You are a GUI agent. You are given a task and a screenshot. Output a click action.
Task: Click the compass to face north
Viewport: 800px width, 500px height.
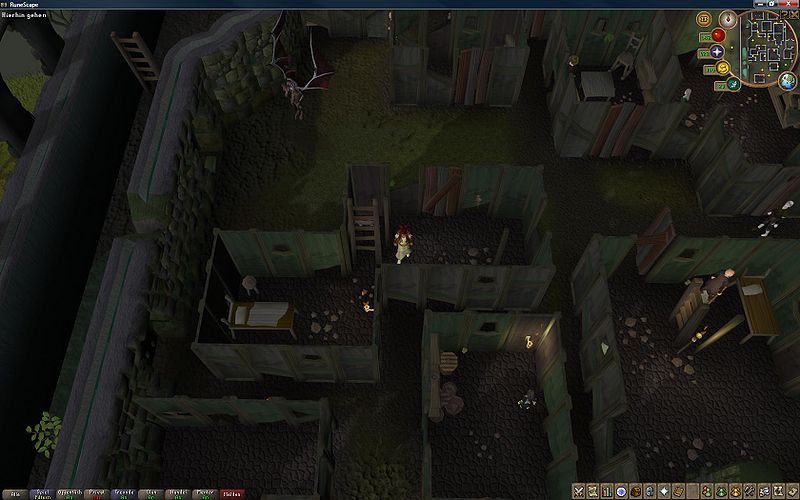(727, 19)
